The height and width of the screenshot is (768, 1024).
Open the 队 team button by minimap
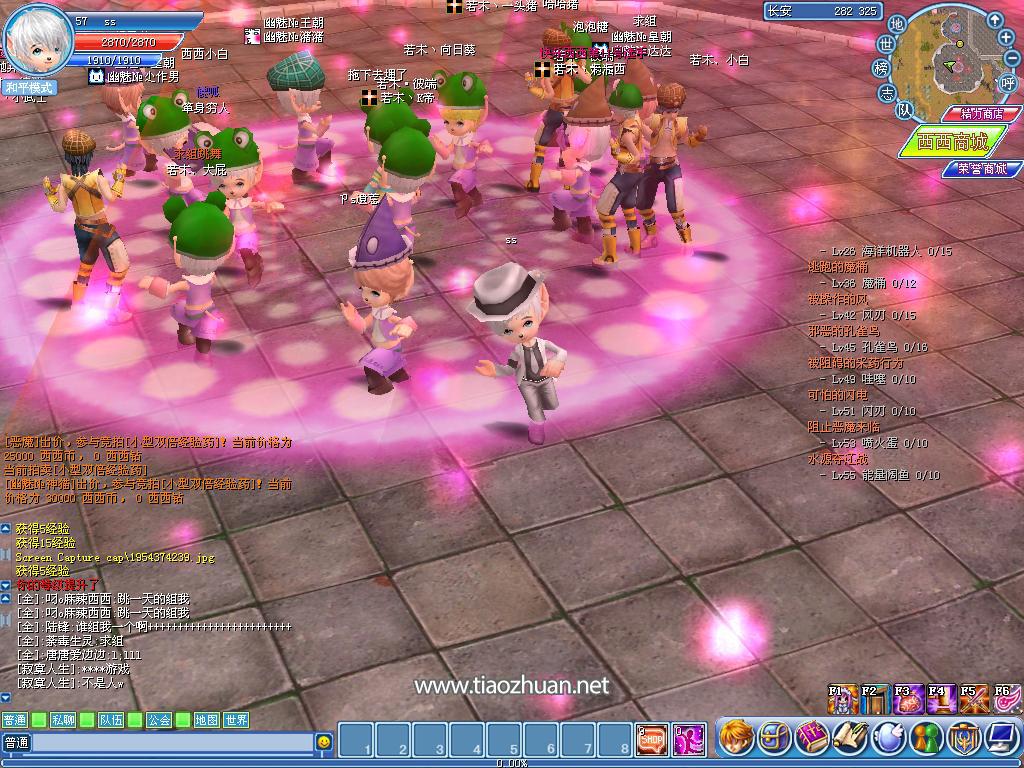point(903,109)
